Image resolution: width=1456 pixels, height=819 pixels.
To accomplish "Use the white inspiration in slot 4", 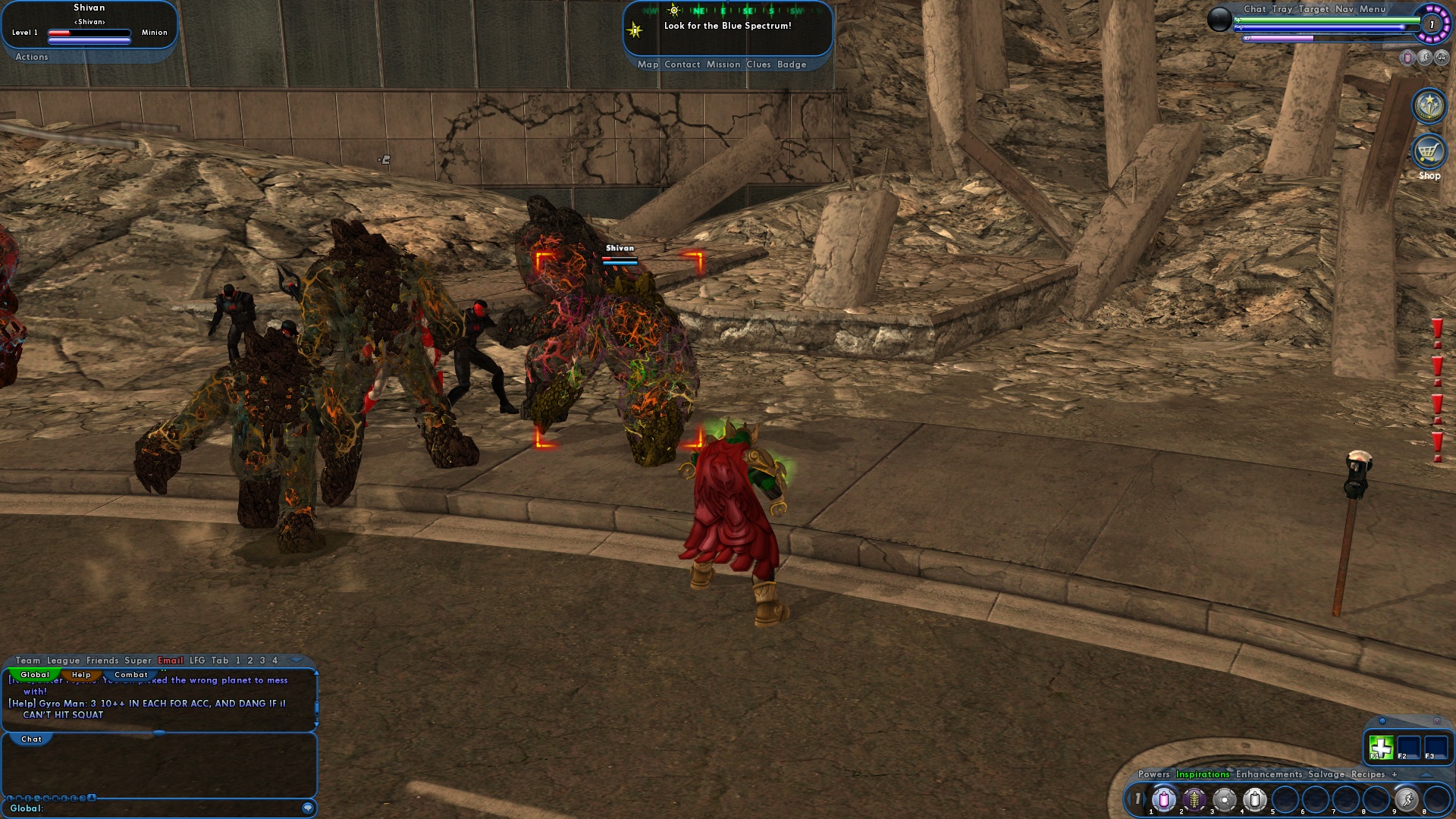I will 1256,801.
